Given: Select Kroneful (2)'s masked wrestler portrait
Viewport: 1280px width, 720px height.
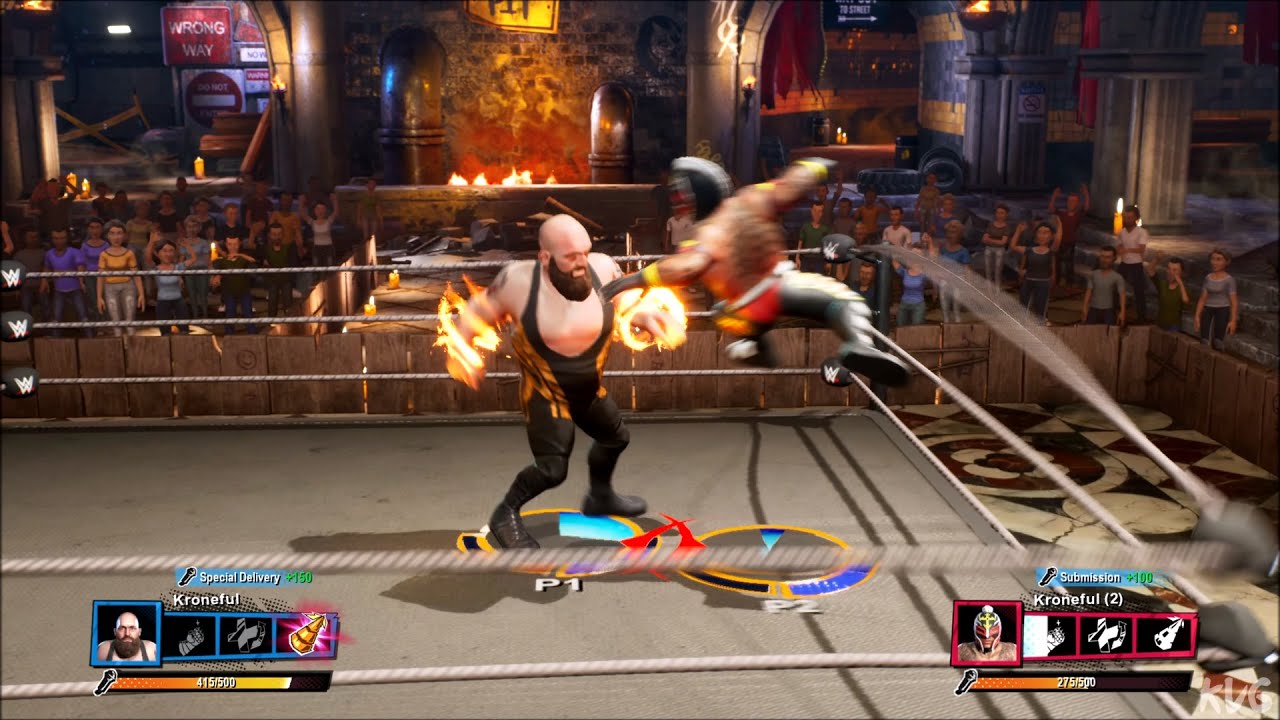Looking at the screenshot, I should [985, 634].
